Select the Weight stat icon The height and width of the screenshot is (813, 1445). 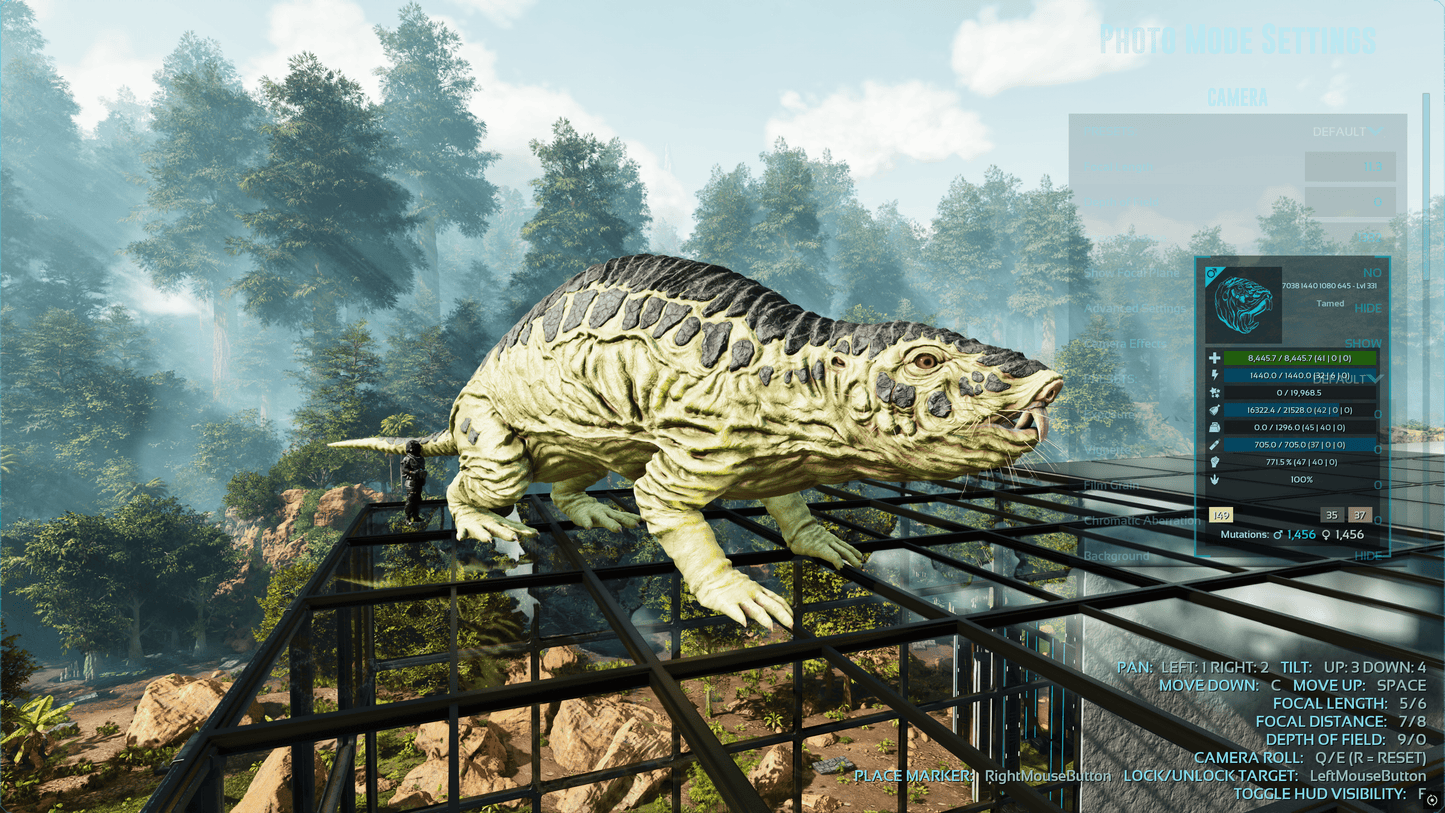[1215, 427]
